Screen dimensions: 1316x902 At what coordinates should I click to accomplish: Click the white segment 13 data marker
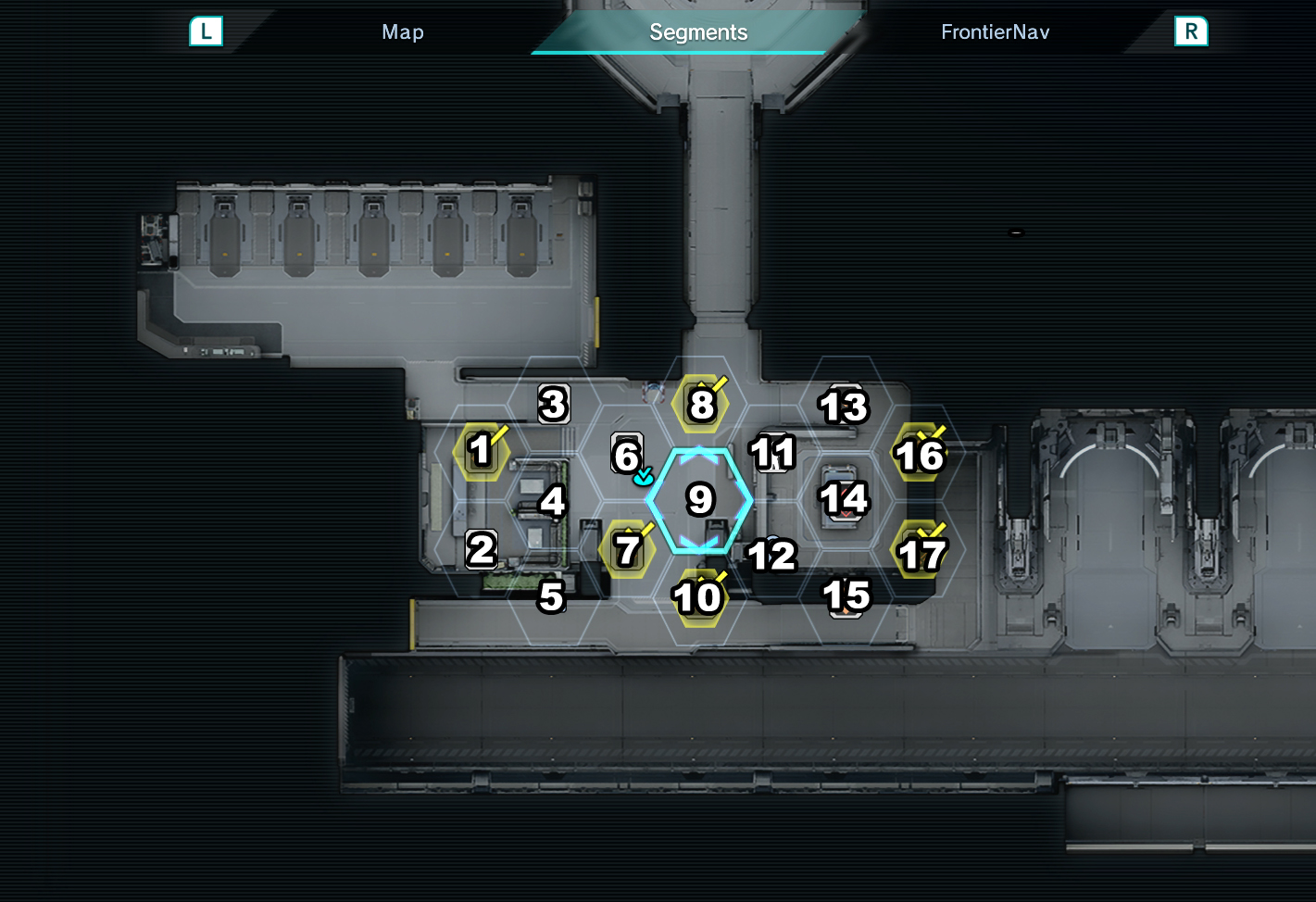coord(844,404)
